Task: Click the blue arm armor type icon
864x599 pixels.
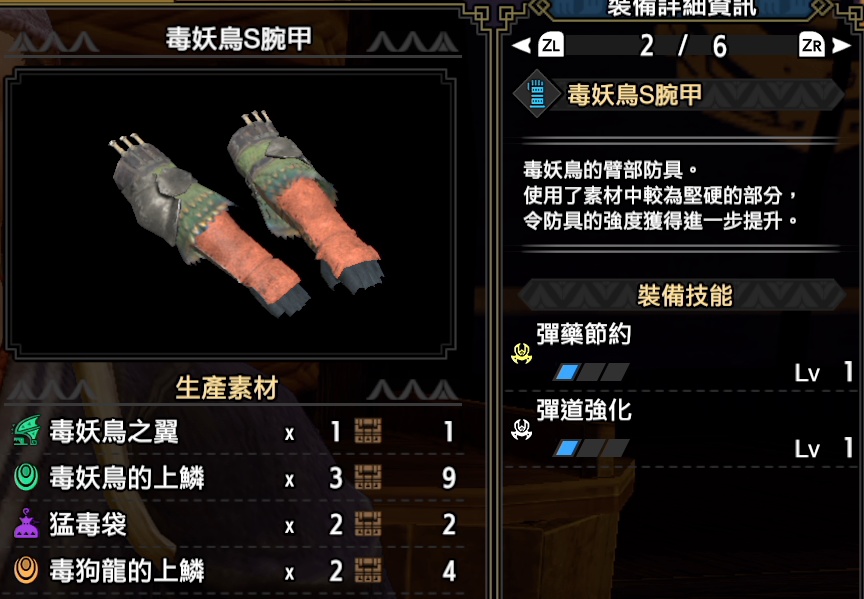Action: click(x=537, y=95)
